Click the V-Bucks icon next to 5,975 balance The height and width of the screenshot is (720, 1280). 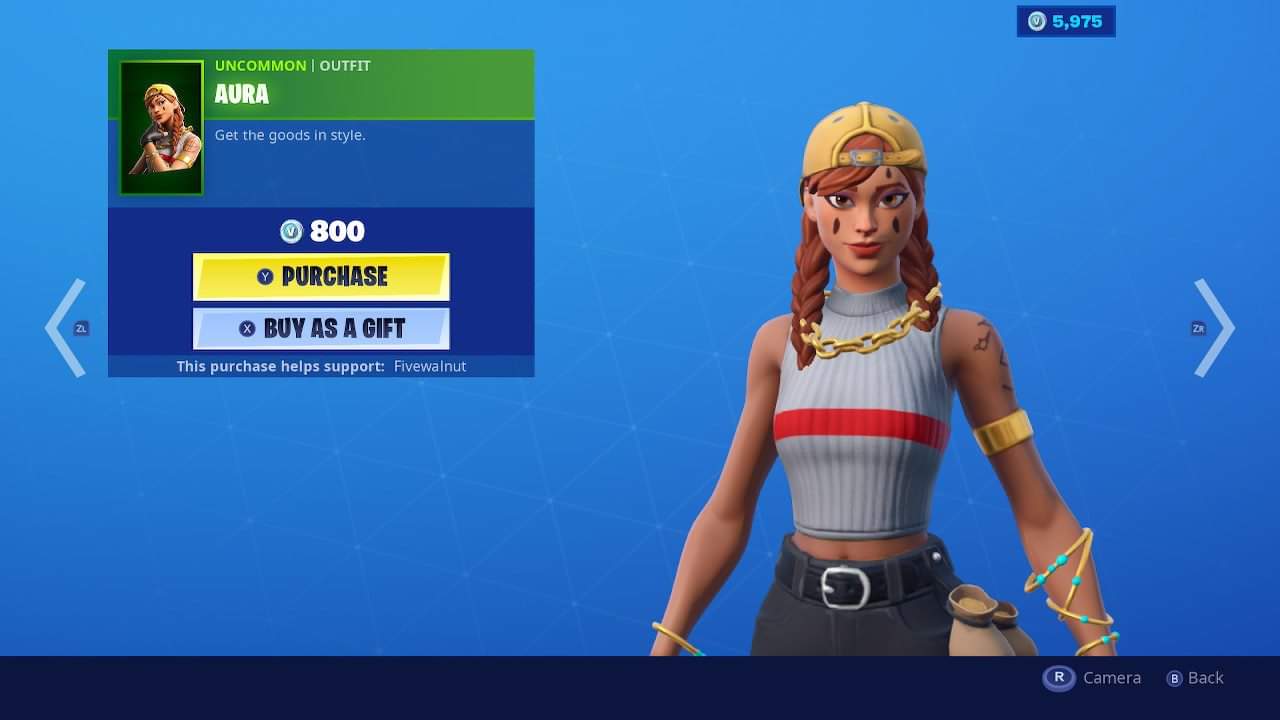1037,21
